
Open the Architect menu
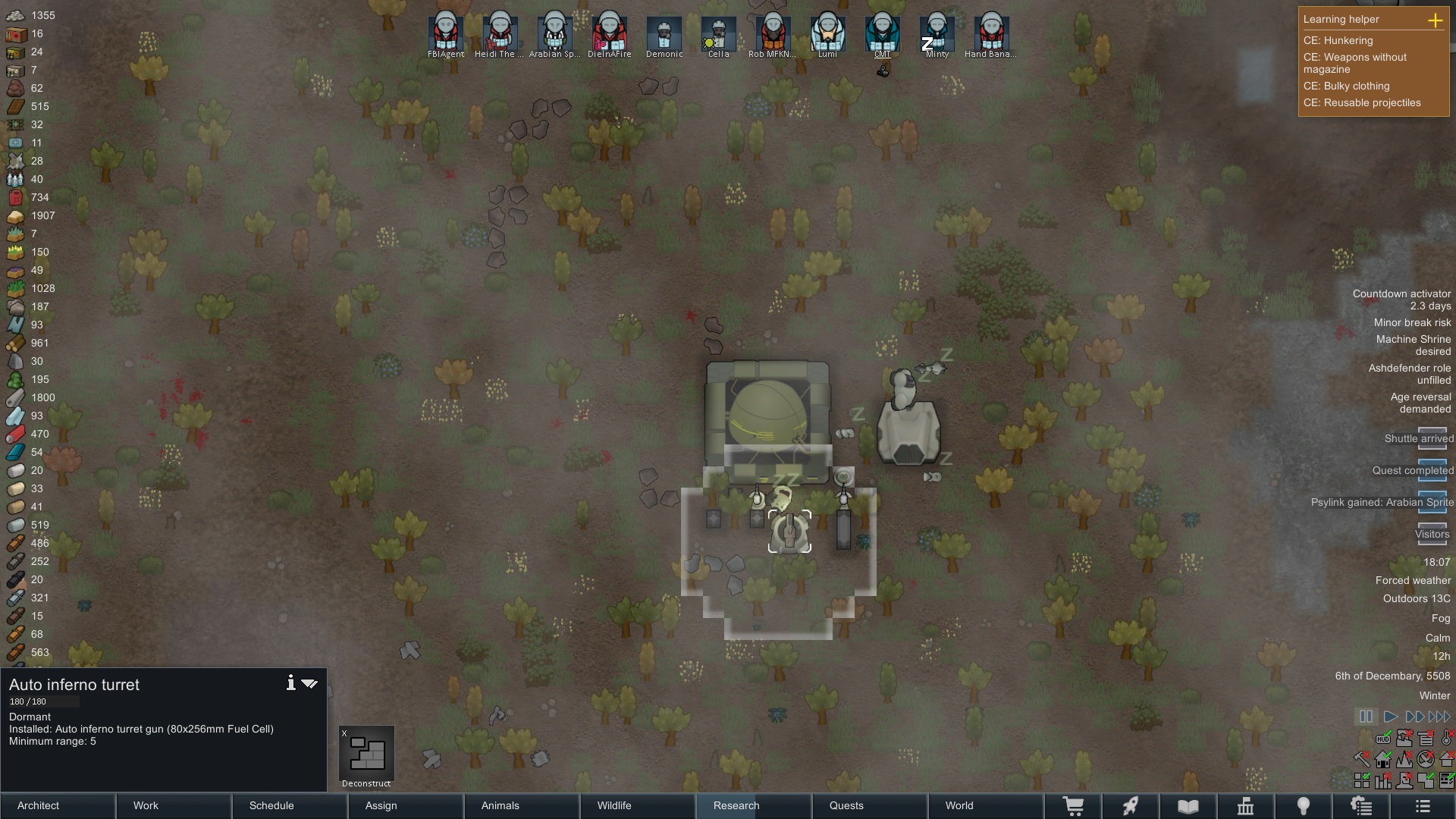tap(58, 805)
